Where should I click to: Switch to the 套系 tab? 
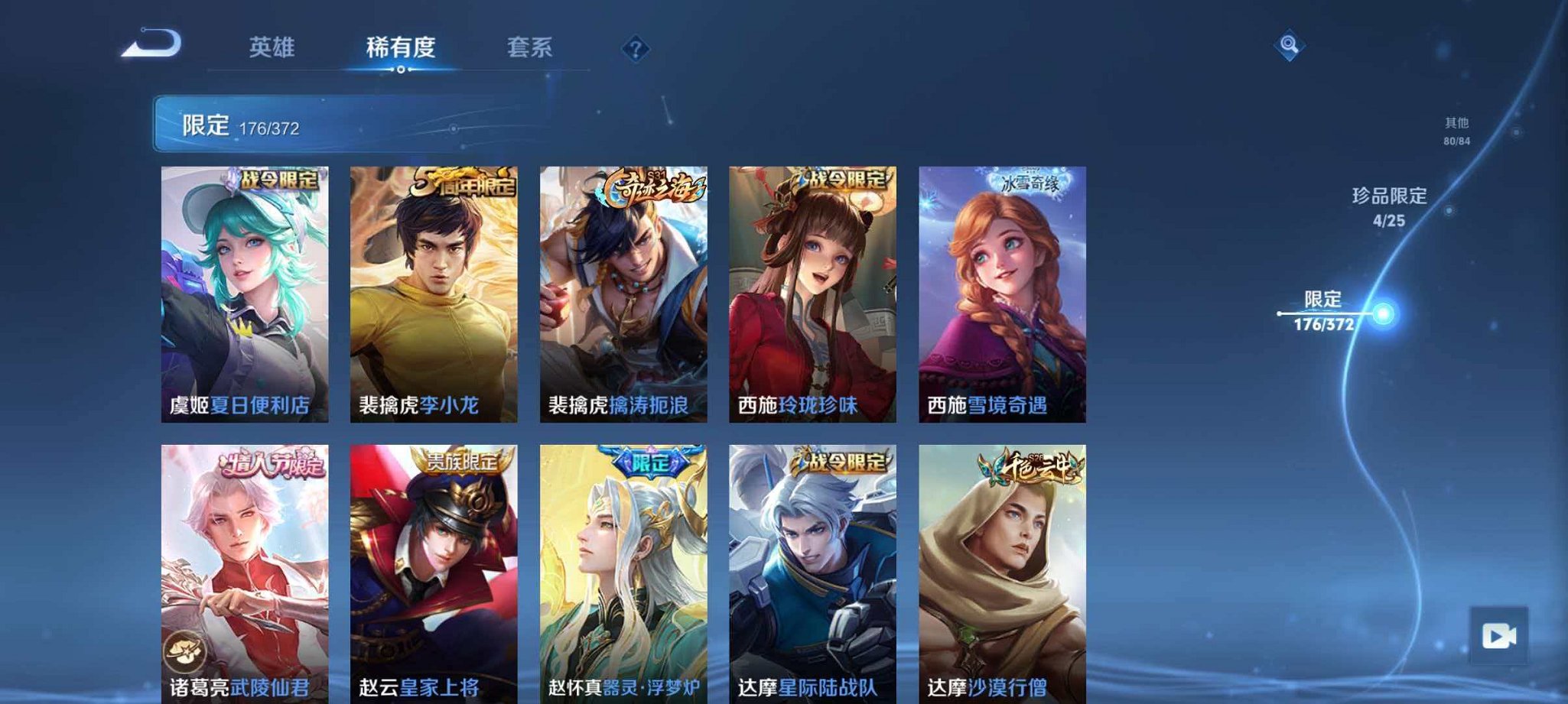(531, 47)
